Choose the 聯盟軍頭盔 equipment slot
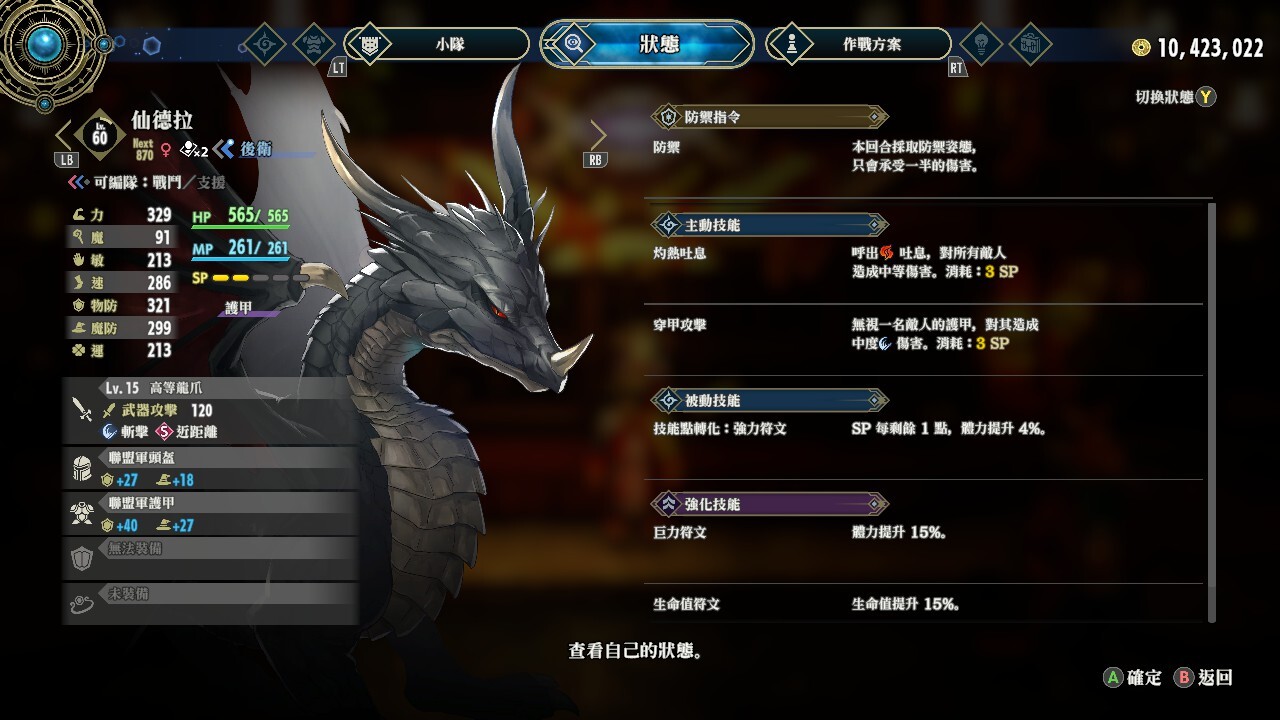1280x720 pixels. pyautogui.click(x=210, y=469)
